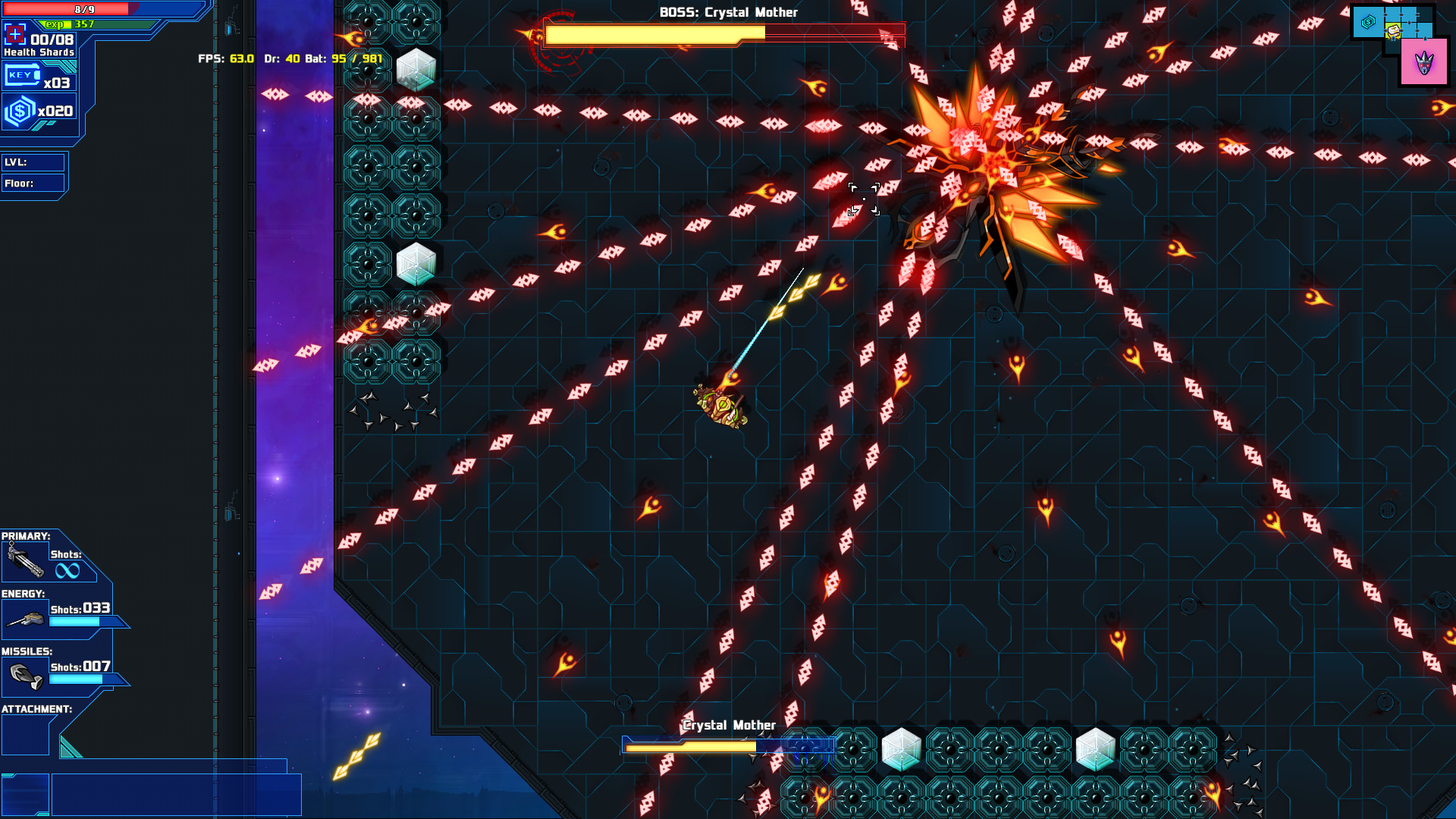Click the empty ATTACHMENT slot
The image size is (1456, 819).
click(x=24, y=734)
